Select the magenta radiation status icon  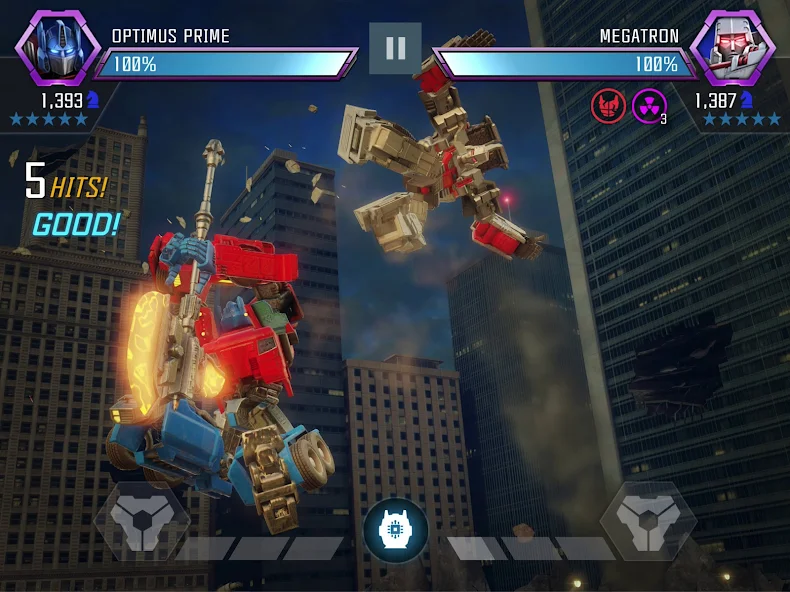click(x=649, y=105)
